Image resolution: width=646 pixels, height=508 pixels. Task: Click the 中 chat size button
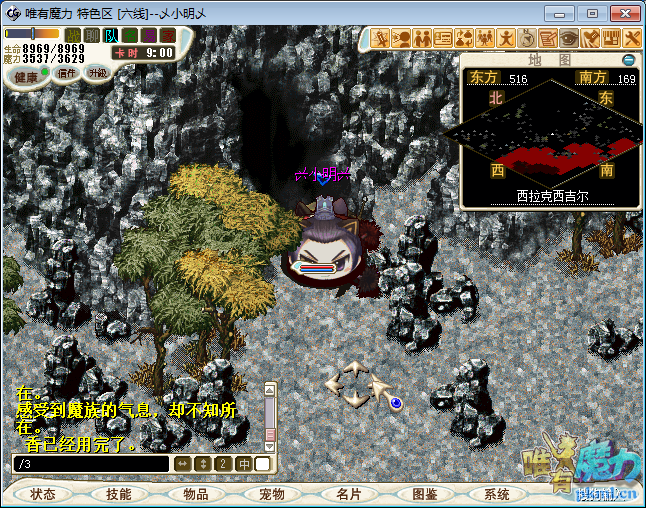pos(243,464)
